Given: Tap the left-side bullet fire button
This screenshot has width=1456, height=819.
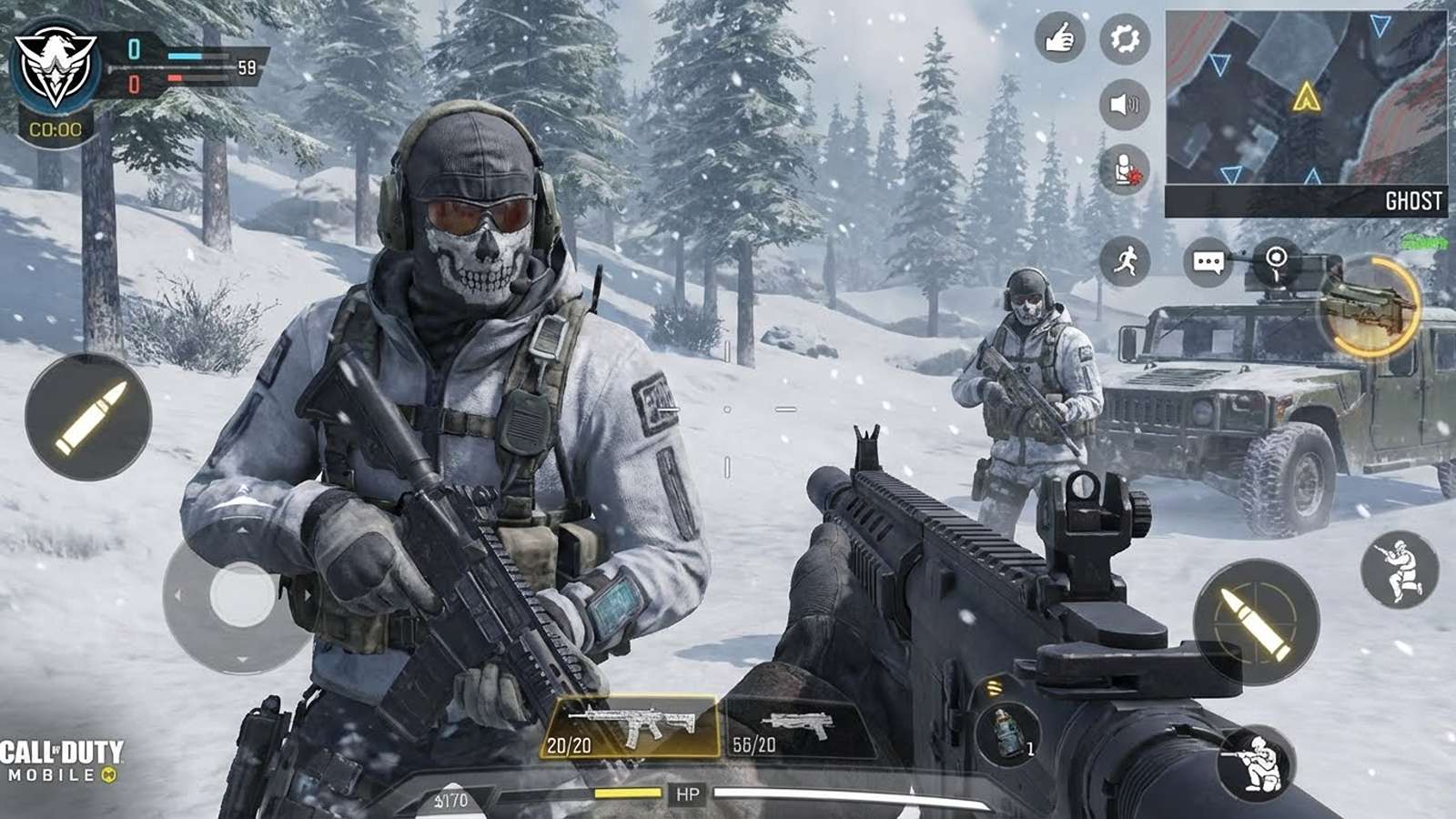Looking at the screenshot, I should [88, 418].
